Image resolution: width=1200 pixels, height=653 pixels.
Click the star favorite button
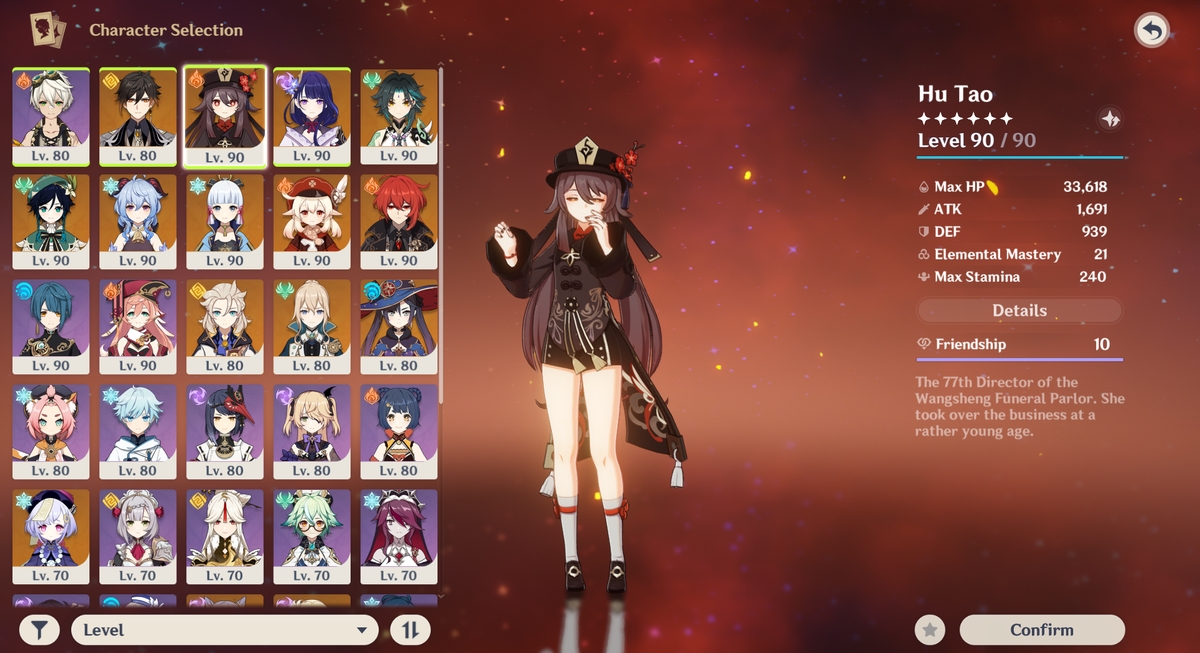(x=930, y=630)
